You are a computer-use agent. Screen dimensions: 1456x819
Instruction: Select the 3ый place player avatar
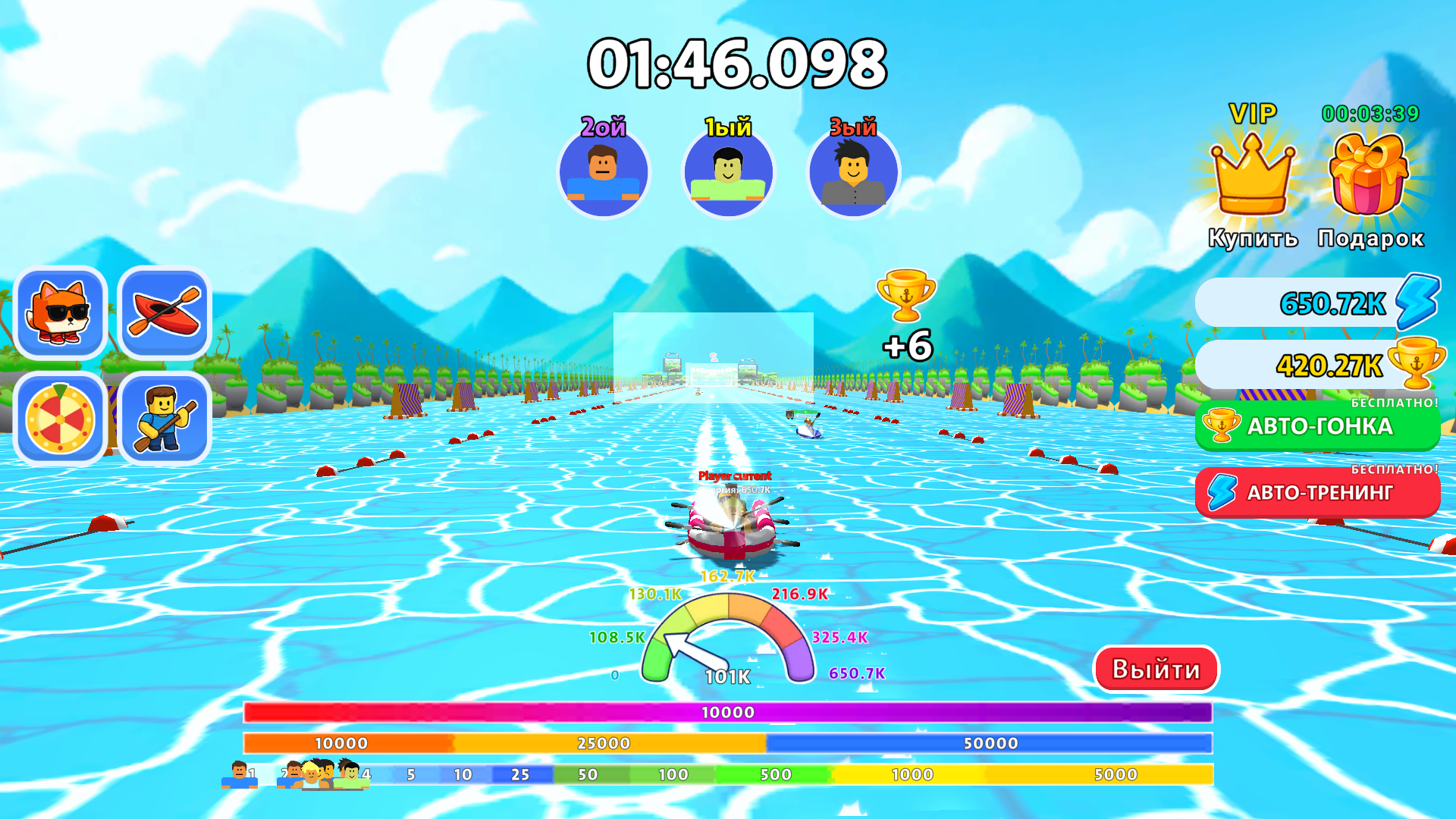pyautogui.click(x=852, y=173)
